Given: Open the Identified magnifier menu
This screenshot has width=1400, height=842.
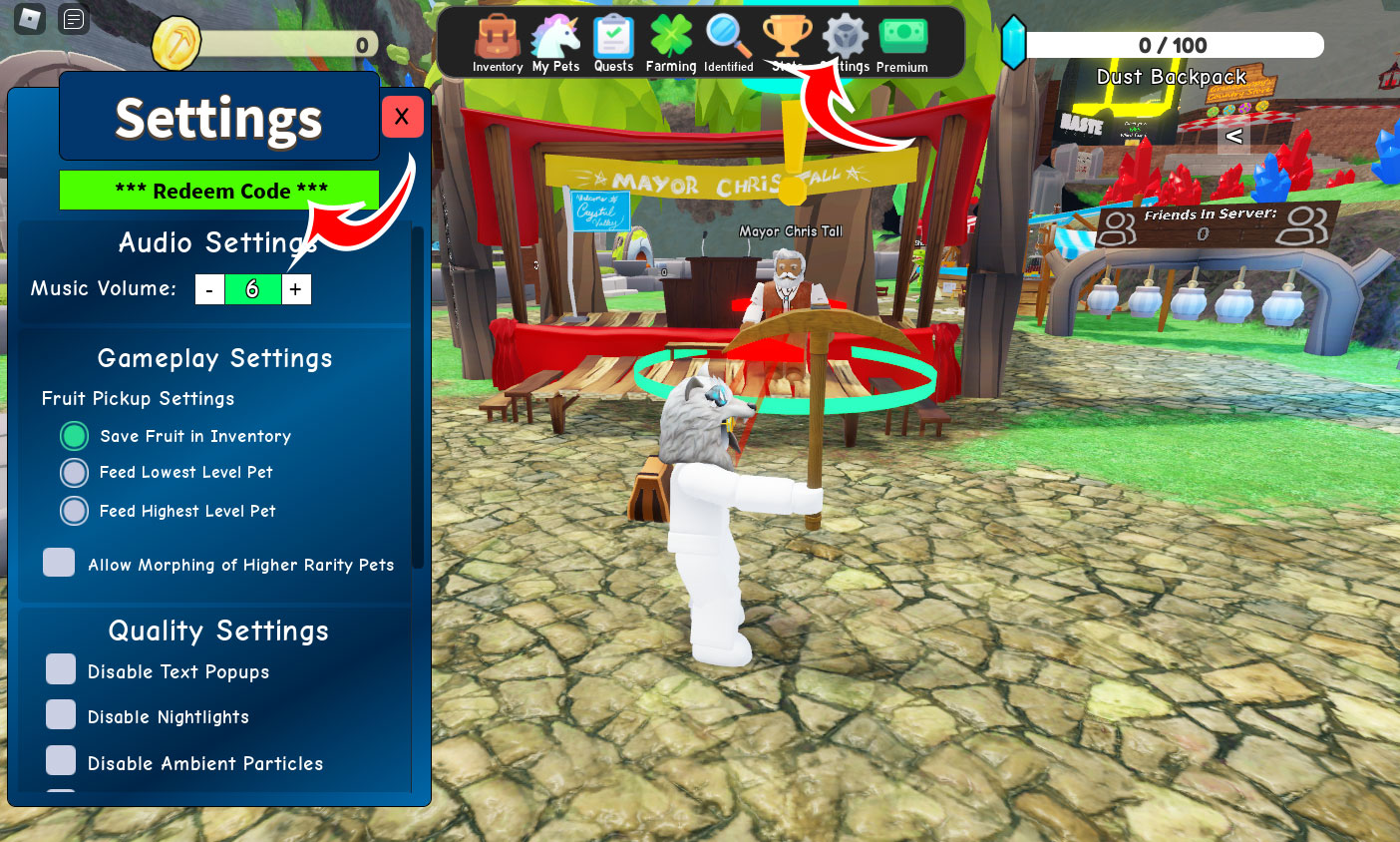Looking at the screenshot, I should (729, 42).
